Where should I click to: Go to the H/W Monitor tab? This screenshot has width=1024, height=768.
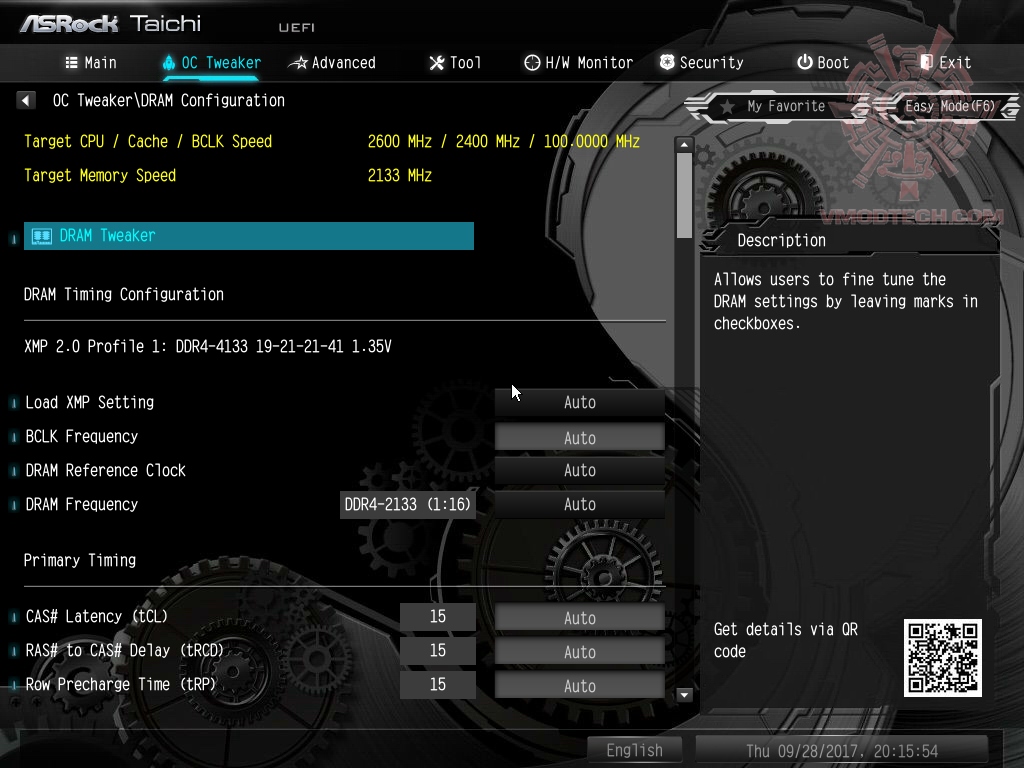[578, 63]
